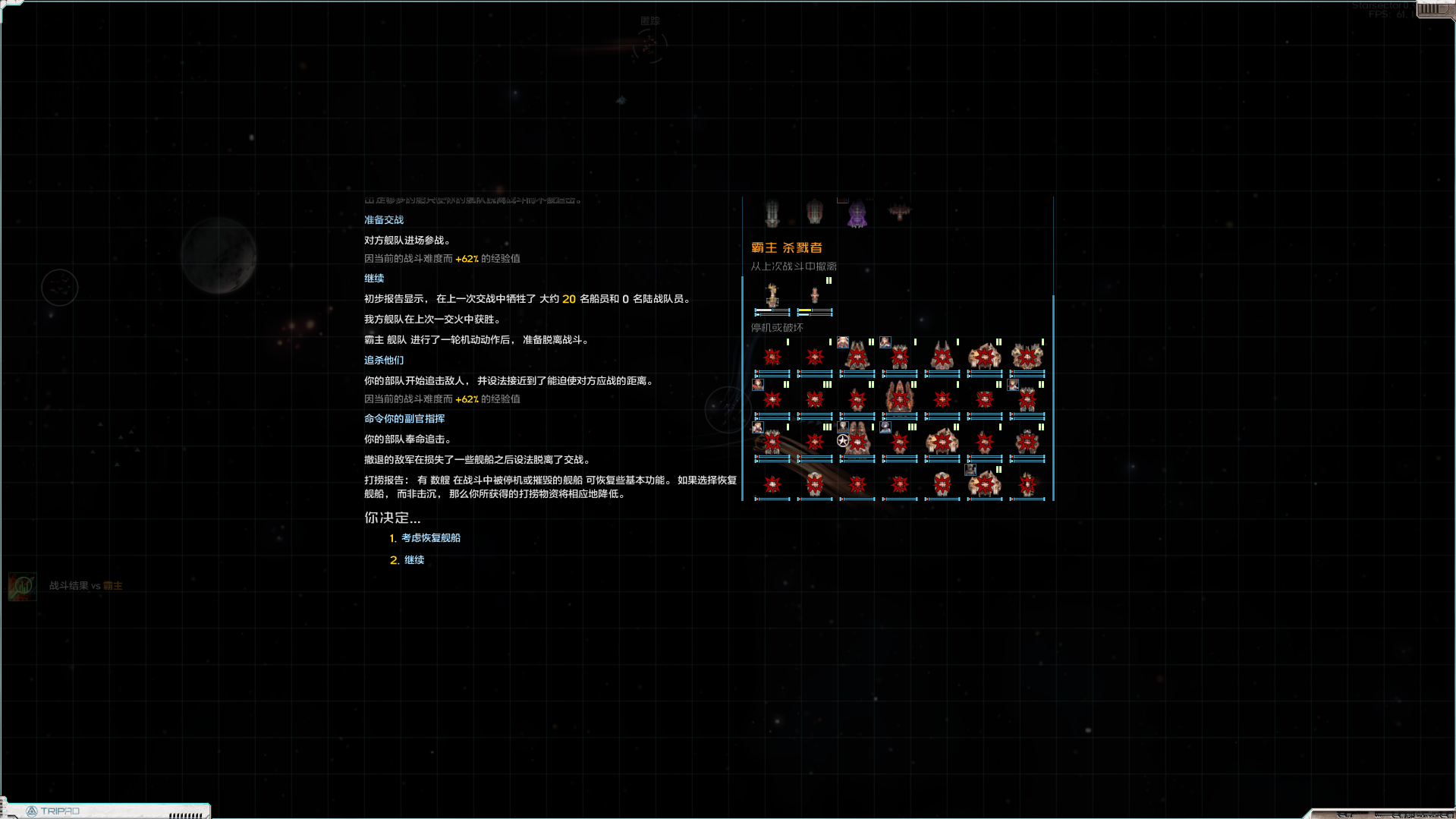Viewport: 1456px width, 819px height.
Task: Click the battle report magnifier icon near 战斗结果
Action: pos(22,587)
